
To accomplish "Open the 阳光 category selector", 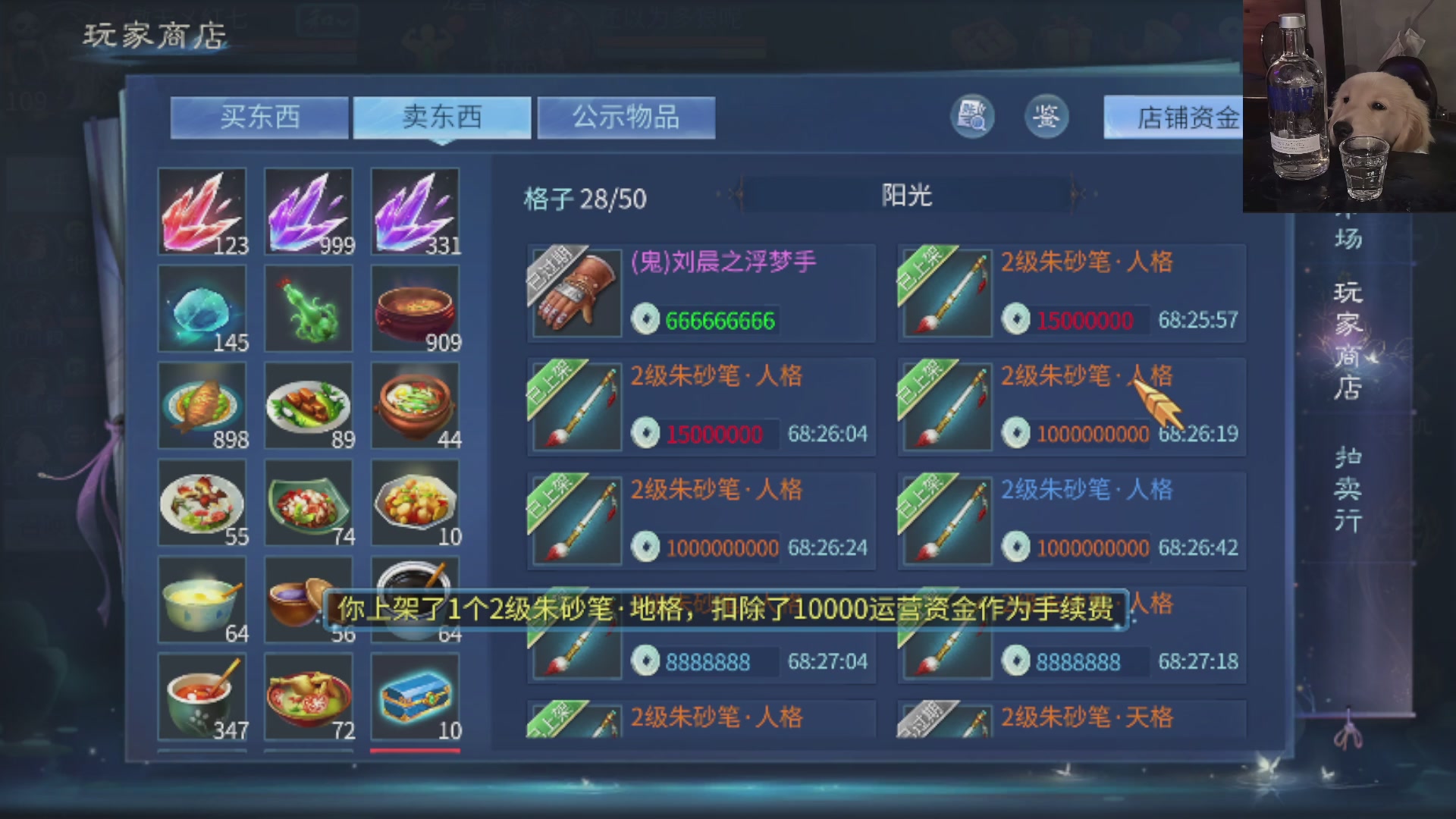I will [x=908, y=196].
